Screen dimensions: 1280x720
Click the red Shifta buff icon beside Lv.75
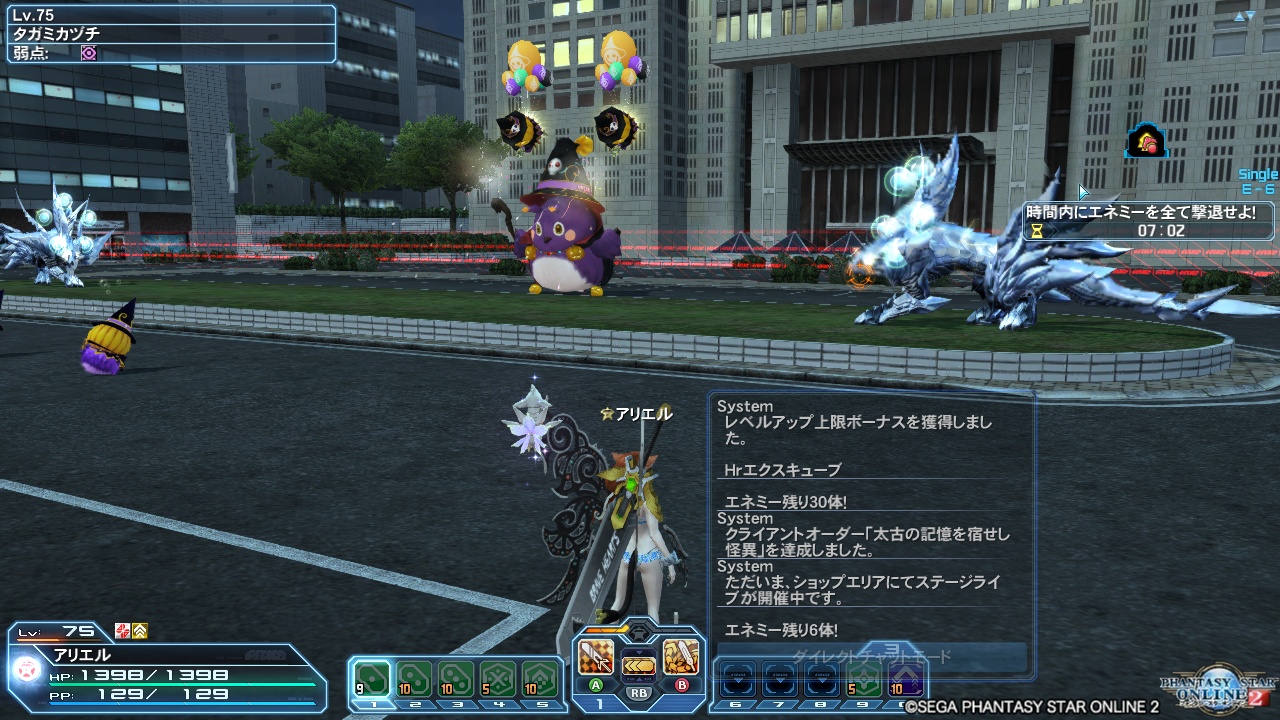coord(122,633)
